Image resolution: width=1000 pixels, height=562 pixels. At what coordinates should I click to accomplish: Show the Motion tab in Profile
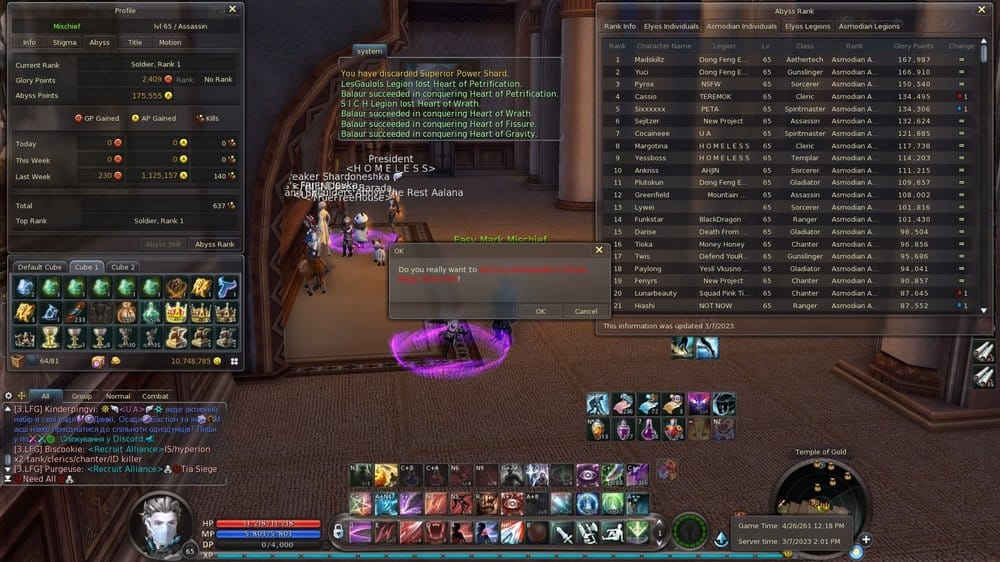click(x=170, y=43)
